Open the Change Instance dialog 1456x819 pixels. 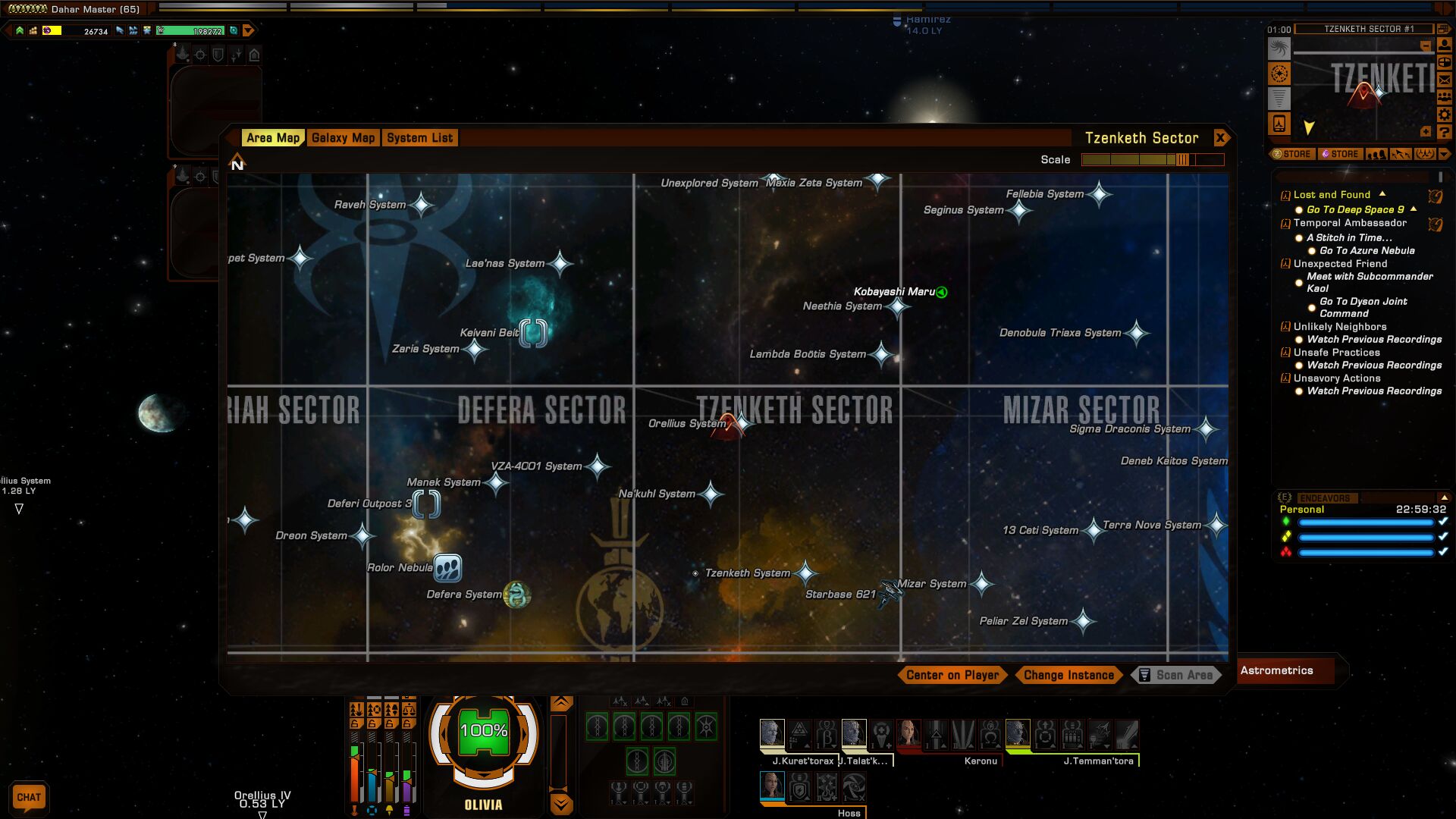pyautogui.click(x=1068, y=675)
